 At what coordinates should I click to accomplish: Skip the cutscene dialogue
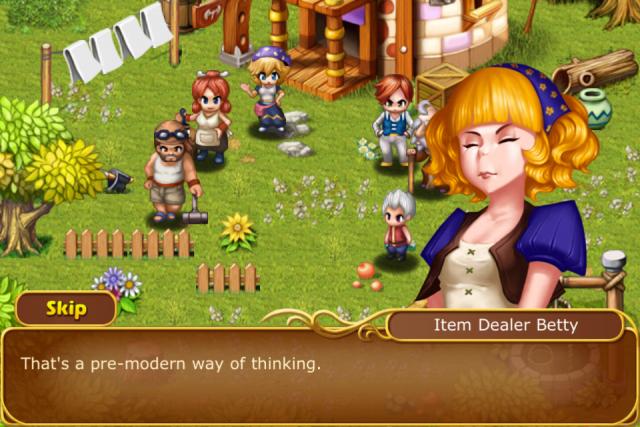tap(66, 308)
